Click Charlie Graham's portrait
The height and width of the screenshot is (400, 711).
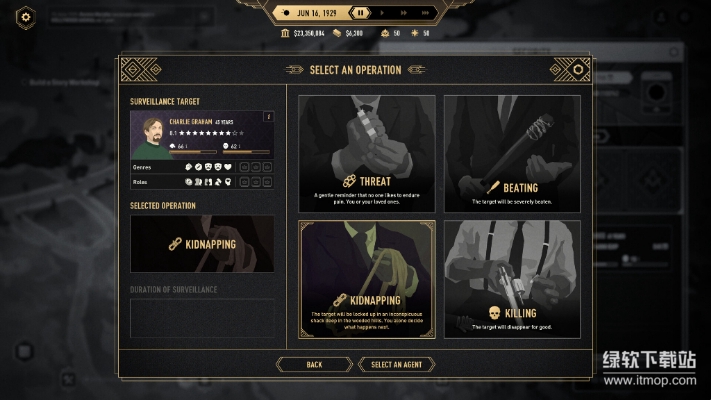coord(148,134)
